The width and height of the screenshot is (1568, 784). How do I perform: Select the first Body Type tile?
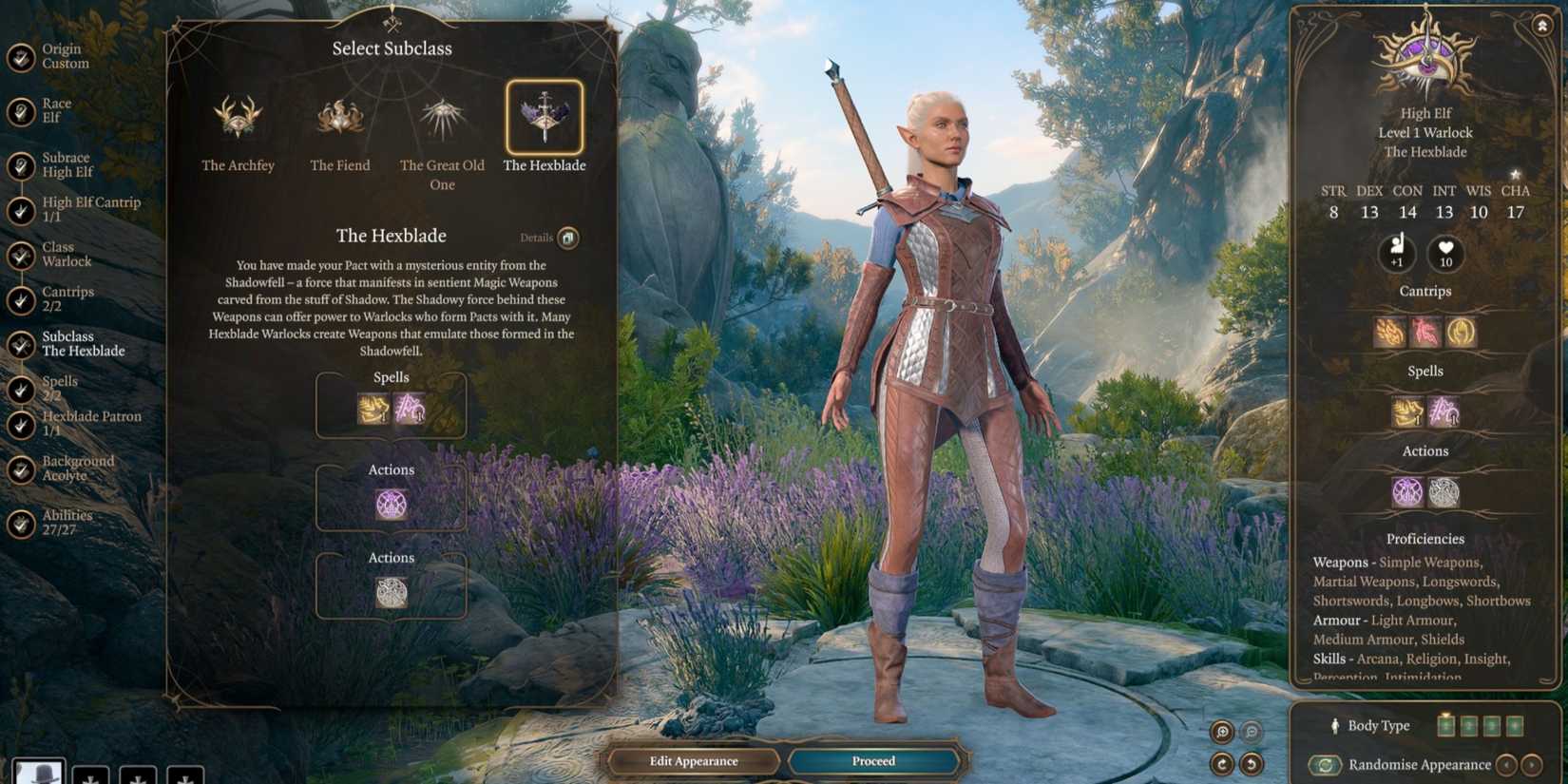[1446, 725]
